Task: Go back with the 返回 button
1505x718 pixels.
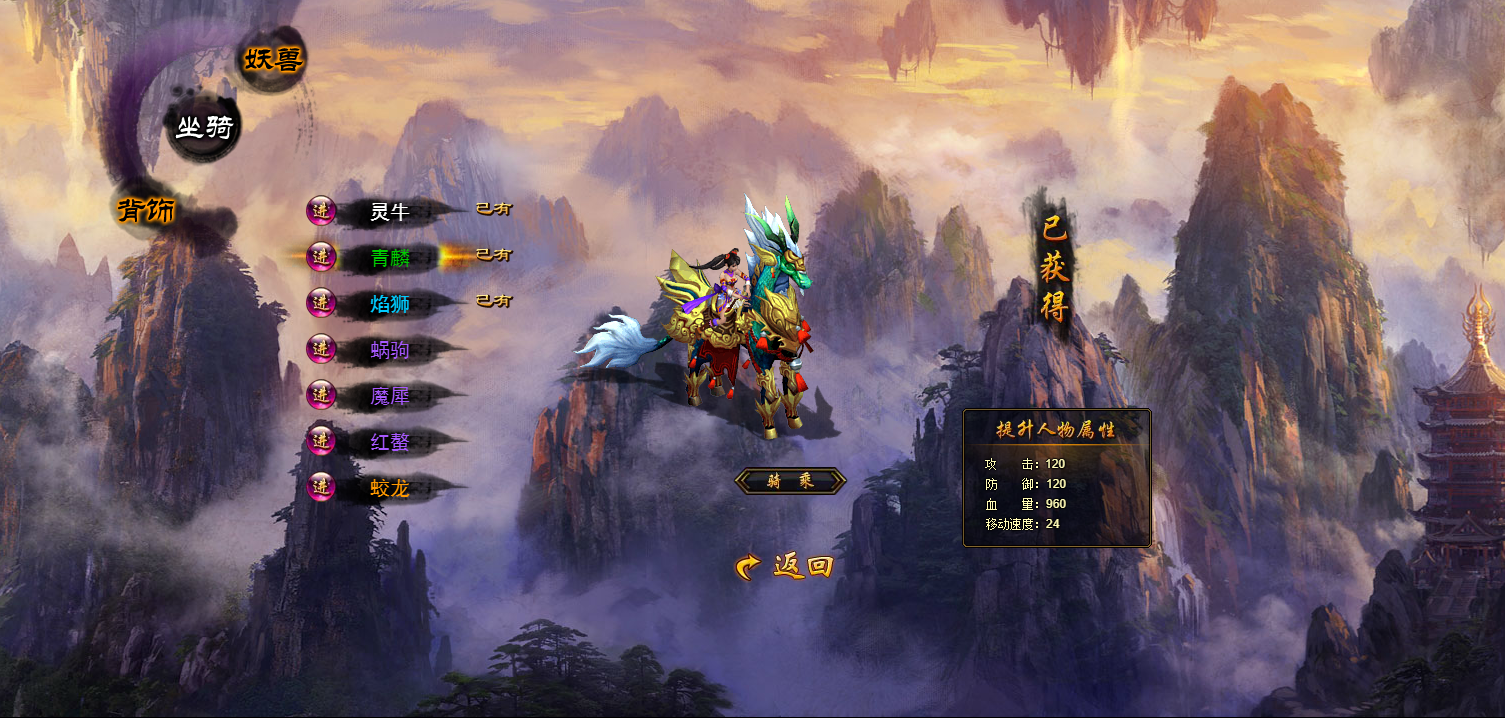Action: coord(785,567)
